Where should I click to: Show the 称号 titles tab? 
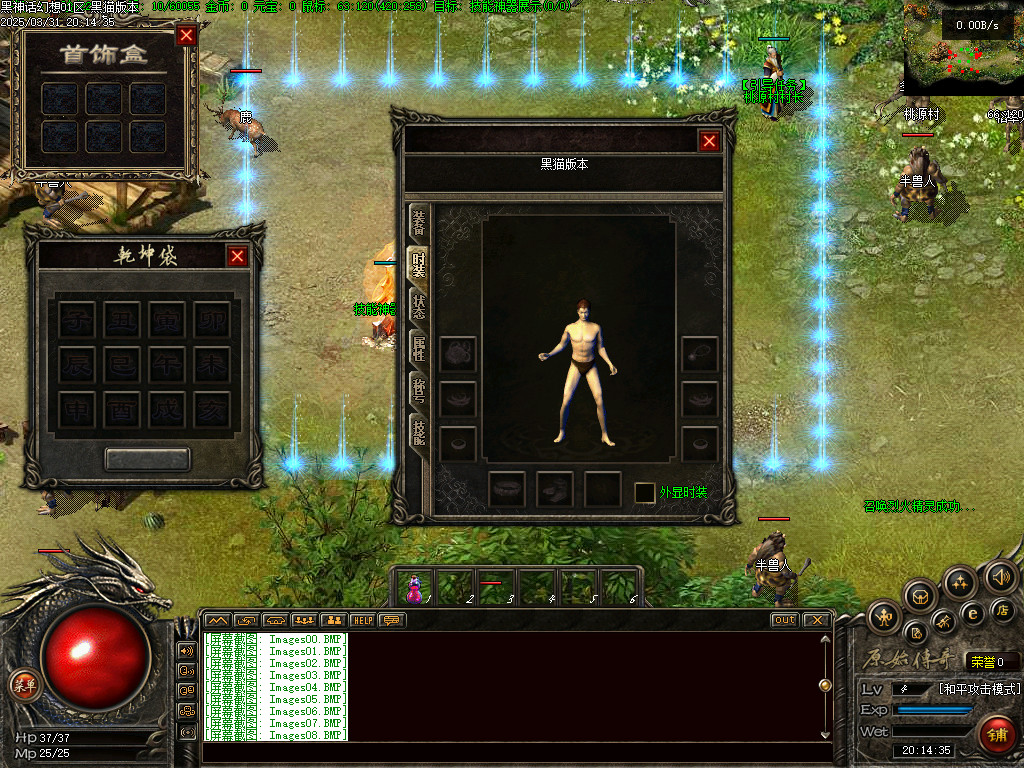[x=419, y=391]
